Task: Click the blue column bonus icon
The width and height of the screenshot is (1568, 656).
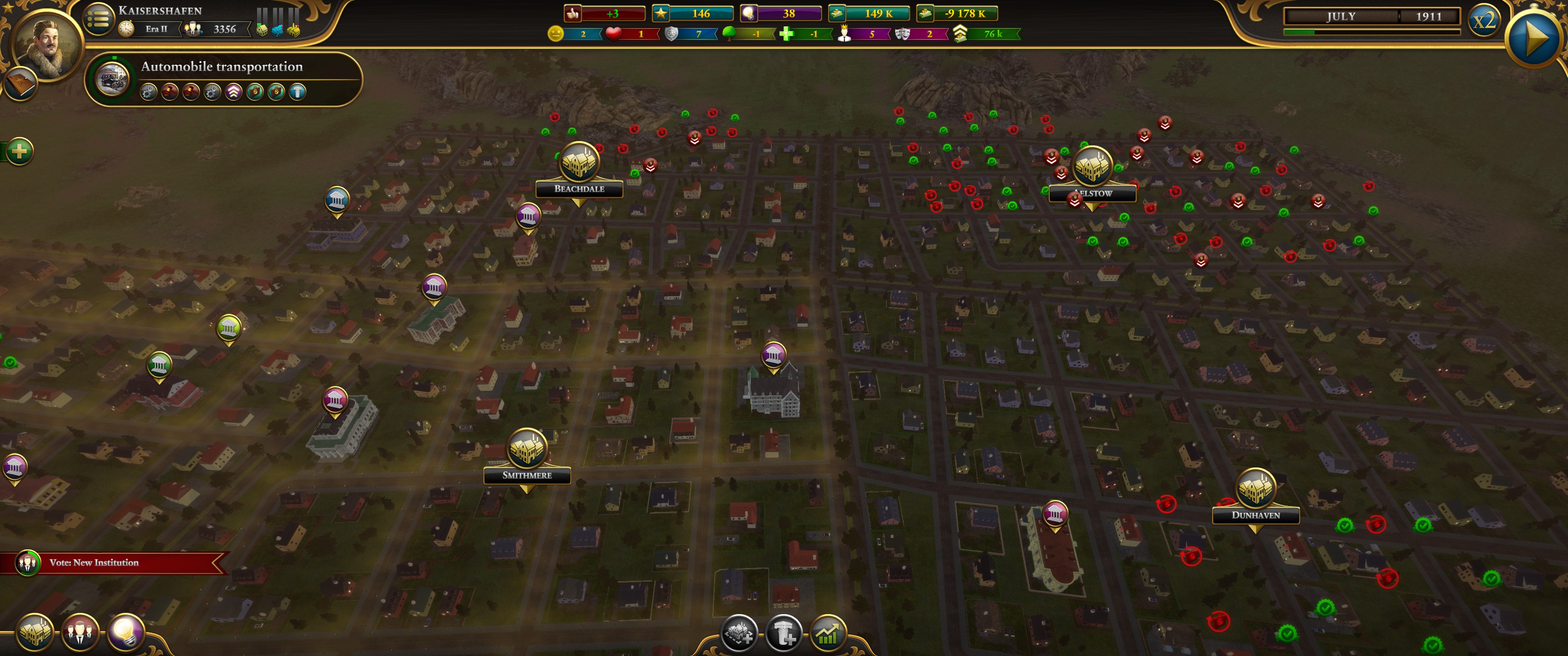Action: tap(298, 92)
